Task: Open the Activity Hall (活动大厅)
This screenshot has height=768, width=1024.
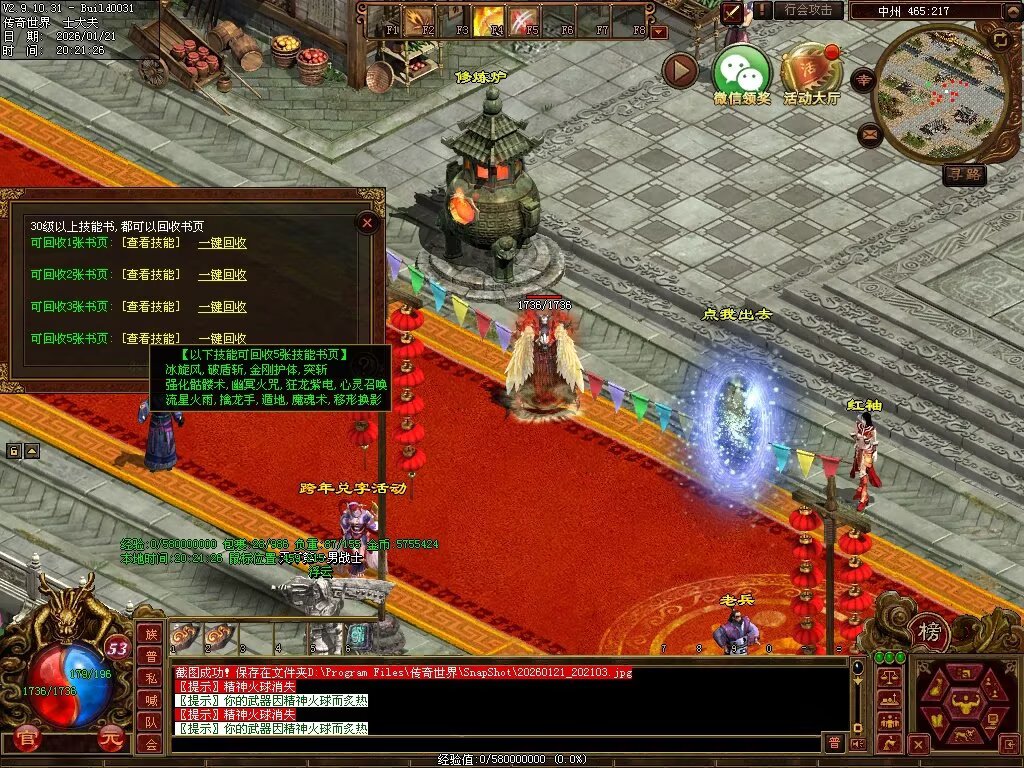Action: click(811, 70)
